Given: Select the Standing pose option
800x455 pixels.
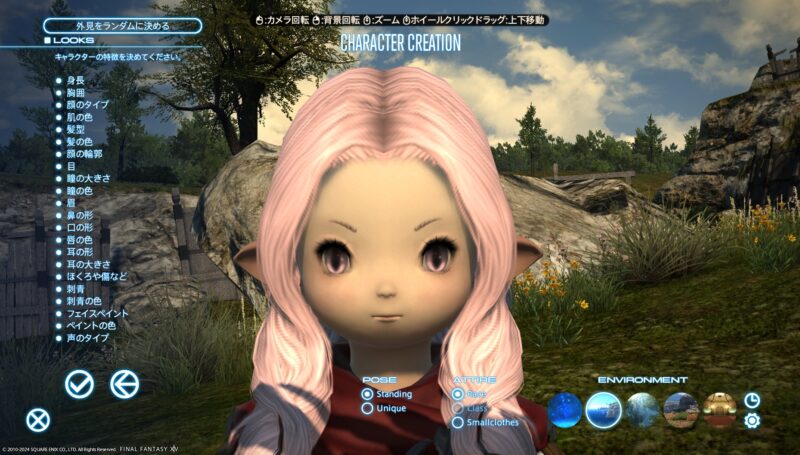Looking at the screenshot, I should [x=388, y=394].
